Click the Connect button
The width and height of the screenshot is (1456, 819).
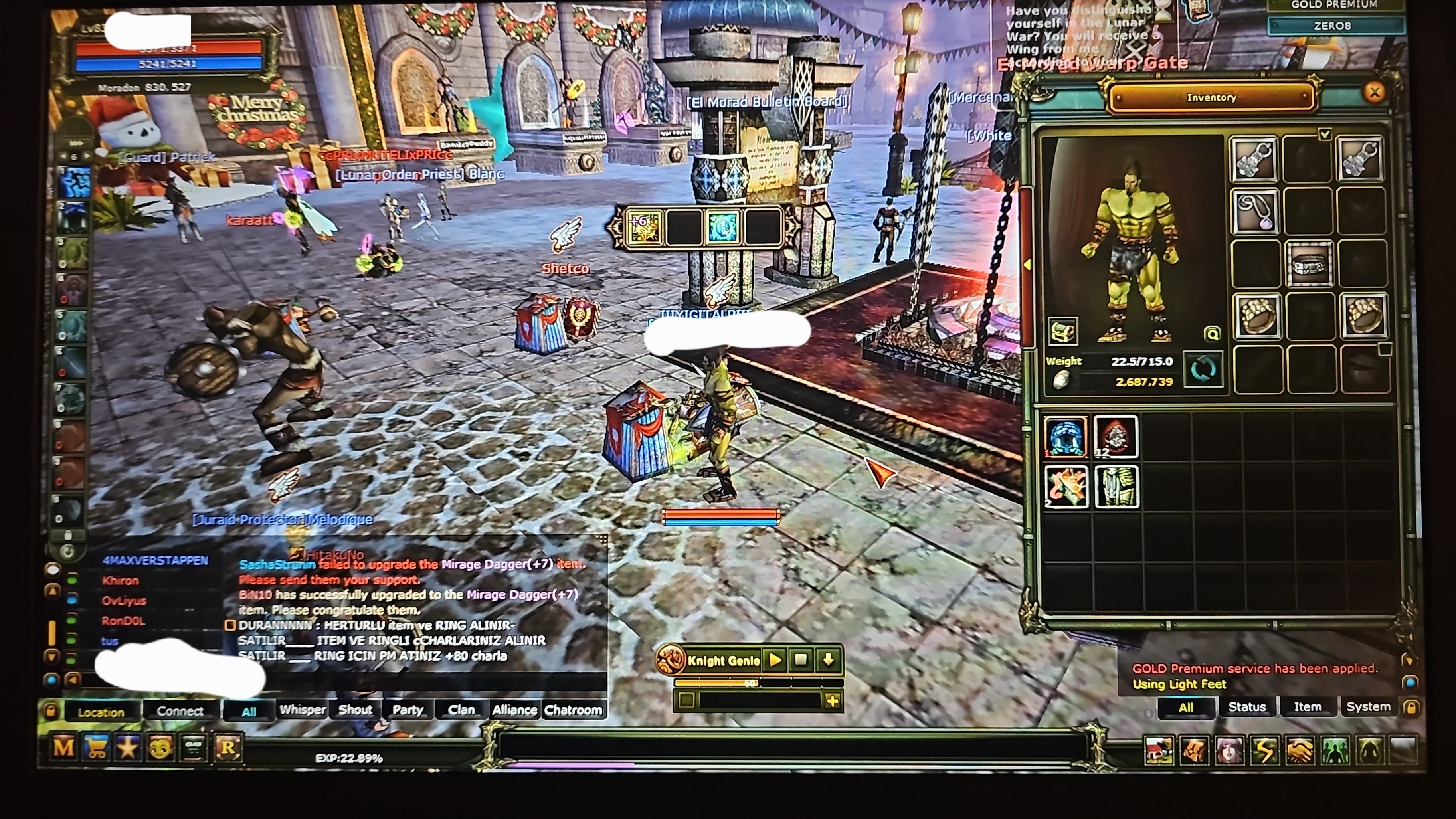coord(180,711)
